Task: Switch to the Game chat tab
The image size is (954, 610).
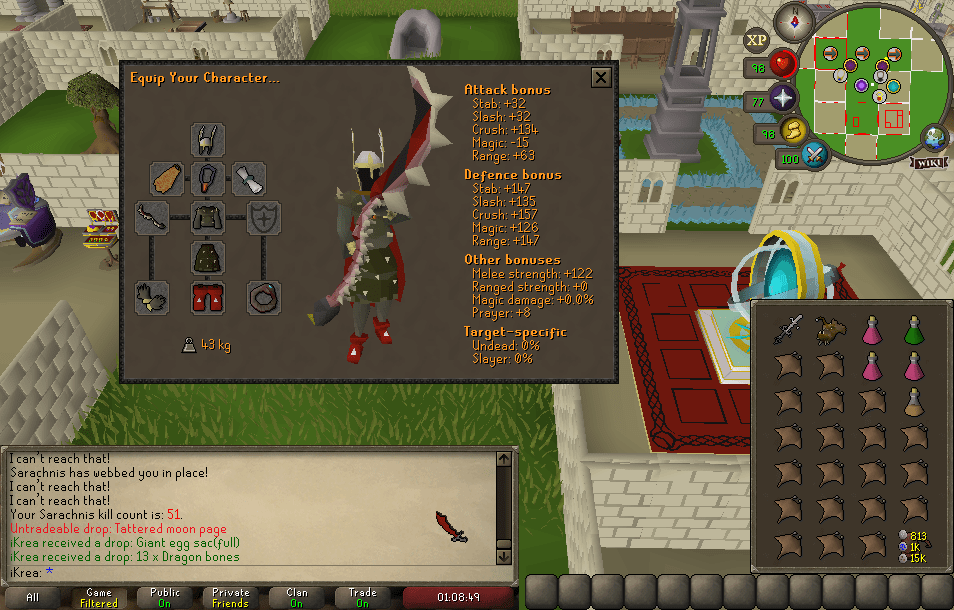Action: [x=99, y=597]
